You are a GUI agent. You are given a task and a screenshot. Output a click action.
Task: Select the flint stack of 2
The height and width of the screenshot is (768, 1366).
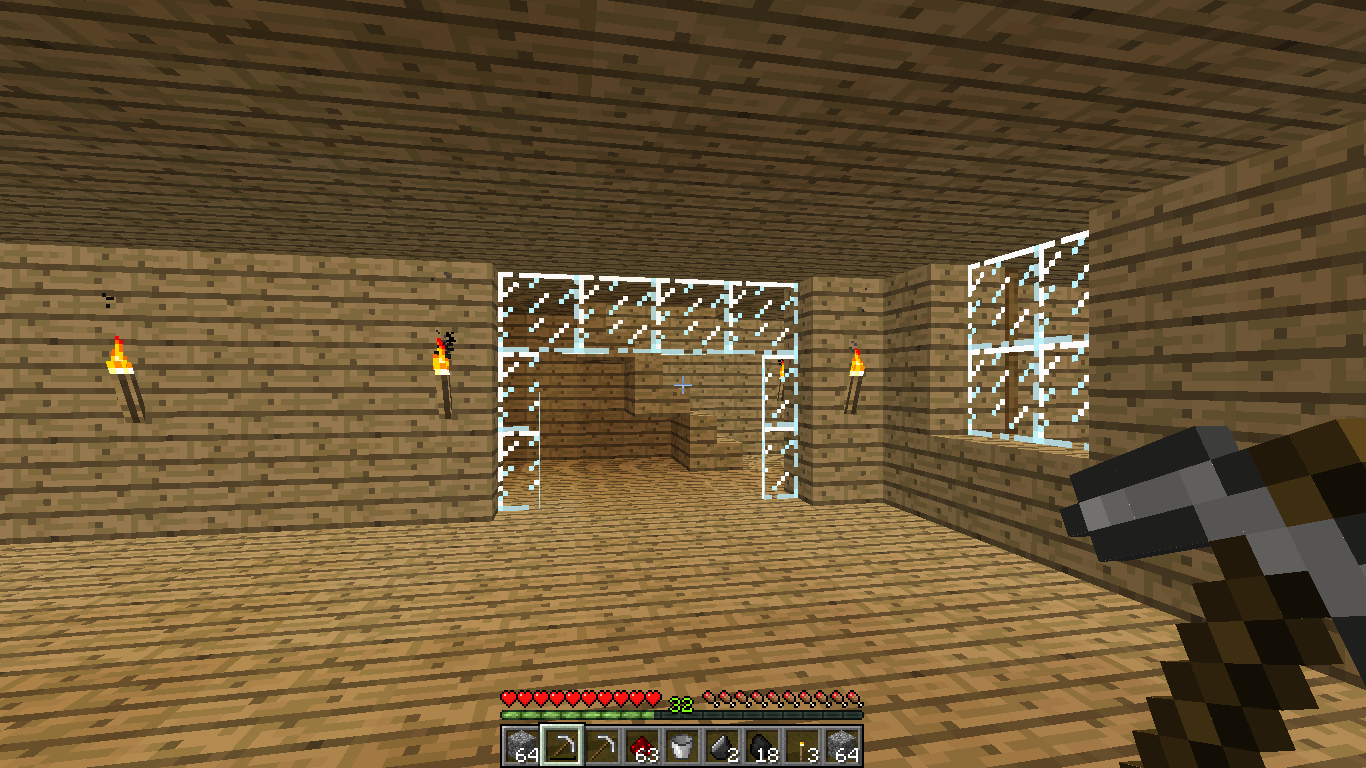click(x=722, y=746)
